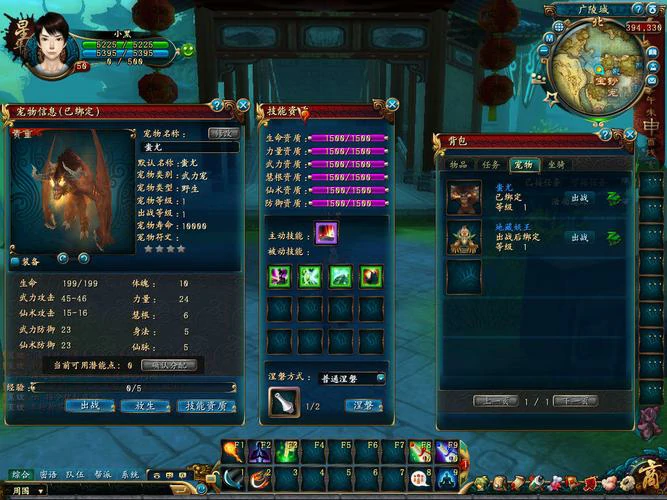The image size is (667, 500).
Task: Click the 修改 pet rename button
Action: [x=222, y=133]
